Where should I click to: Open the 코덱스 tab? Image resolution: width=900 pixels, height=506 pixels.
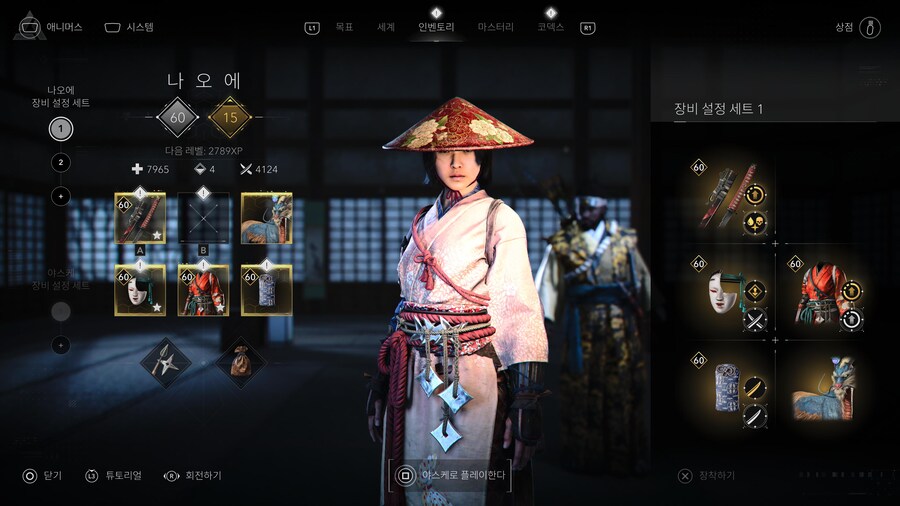click(x=550, y=27)
